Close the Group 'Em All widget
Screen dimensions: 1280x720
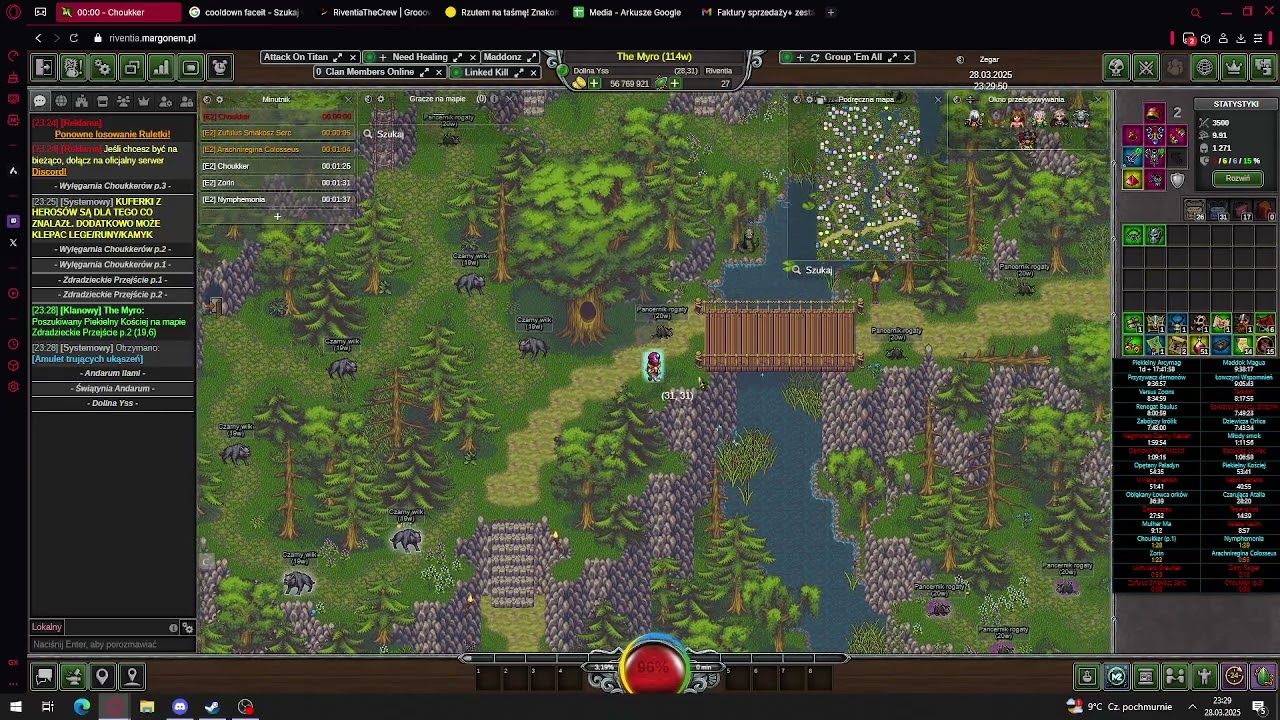point(907,57)
